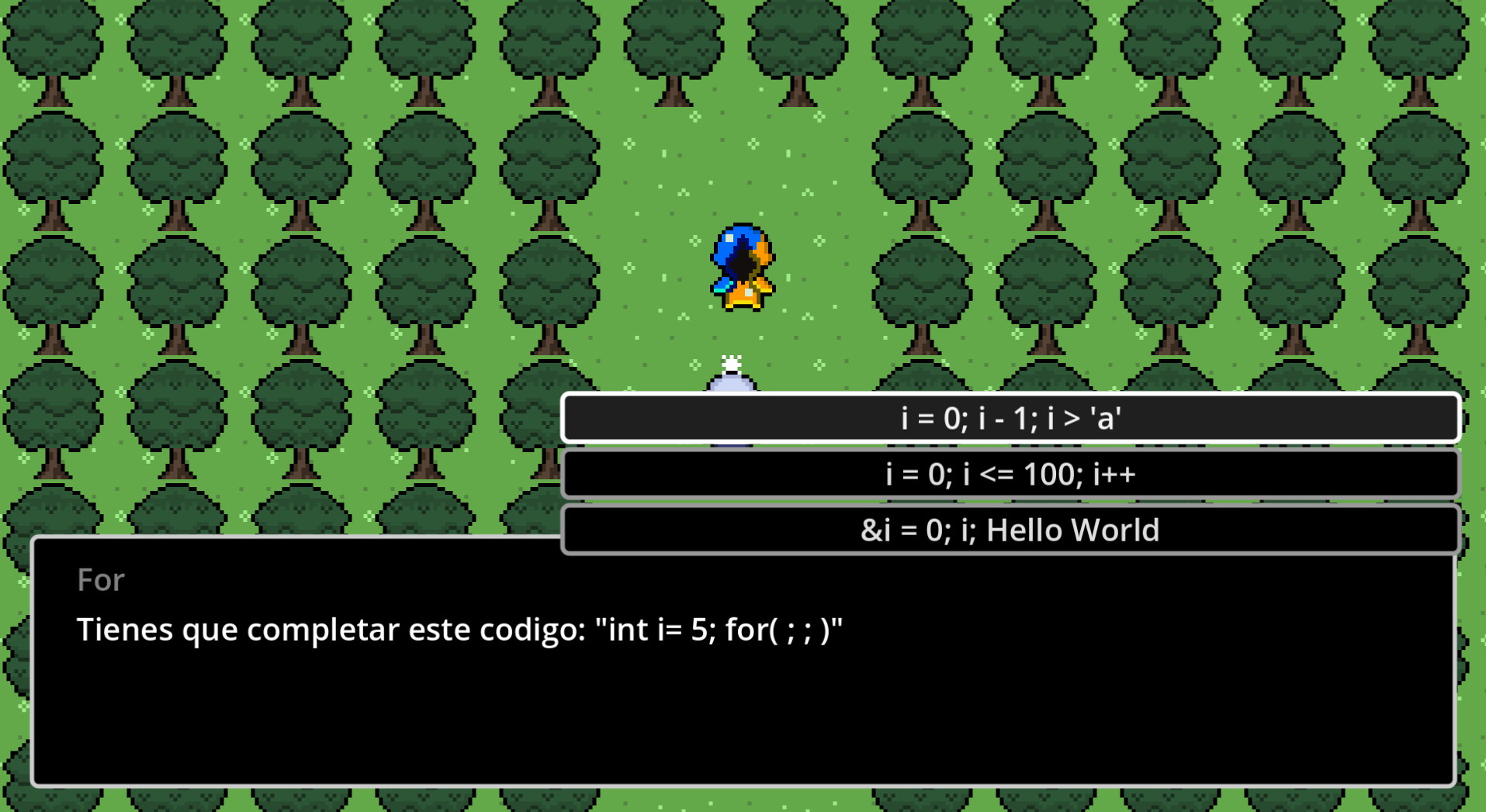The width and height of the screenshot is (1486, 812).
Task: Select the option "i = 0; i <= 100; i++"
Action: tap(1010, 475)
